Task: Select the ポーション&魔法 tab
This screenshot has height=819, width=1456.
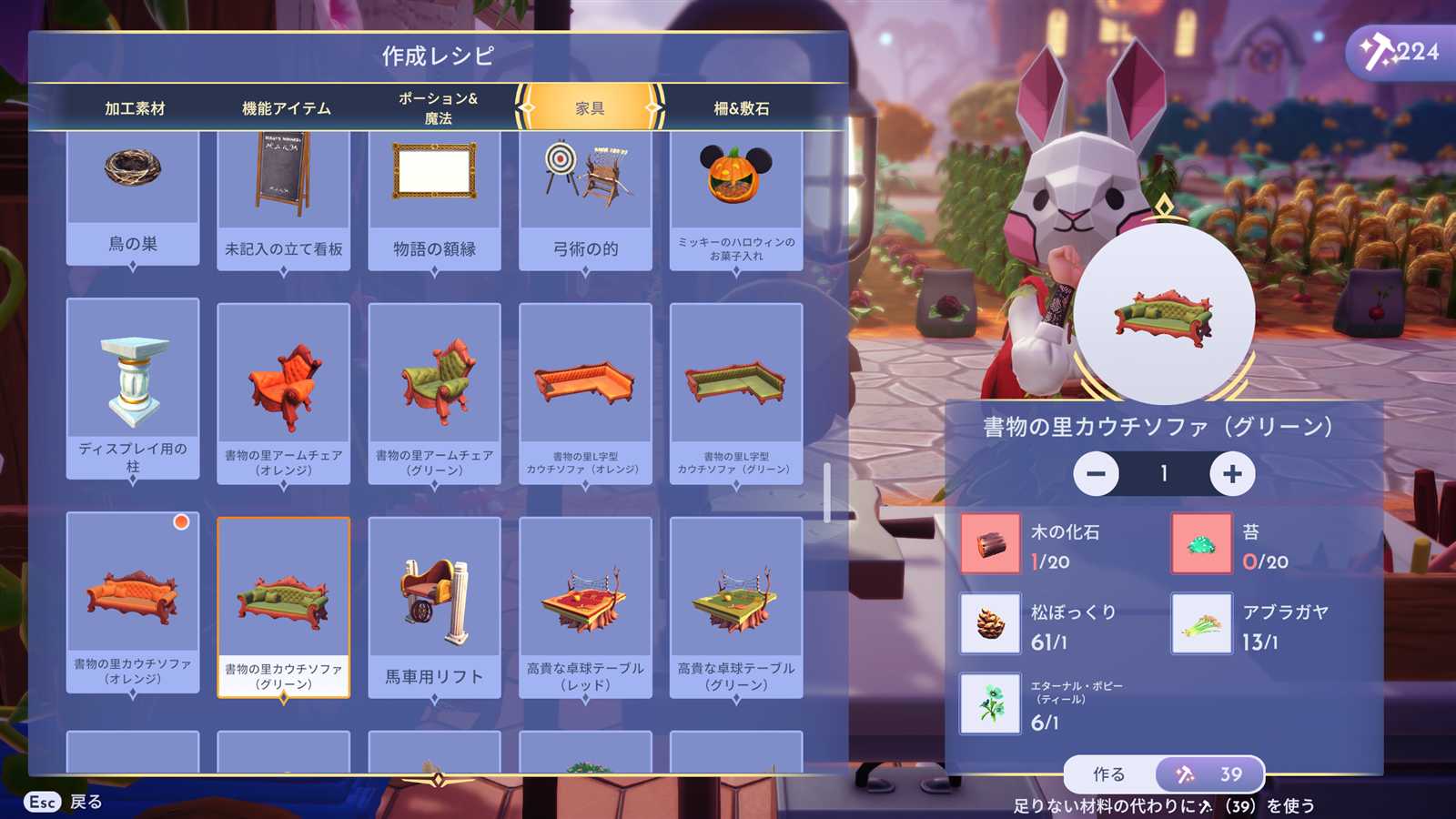Action: click(x=438, y=108)
